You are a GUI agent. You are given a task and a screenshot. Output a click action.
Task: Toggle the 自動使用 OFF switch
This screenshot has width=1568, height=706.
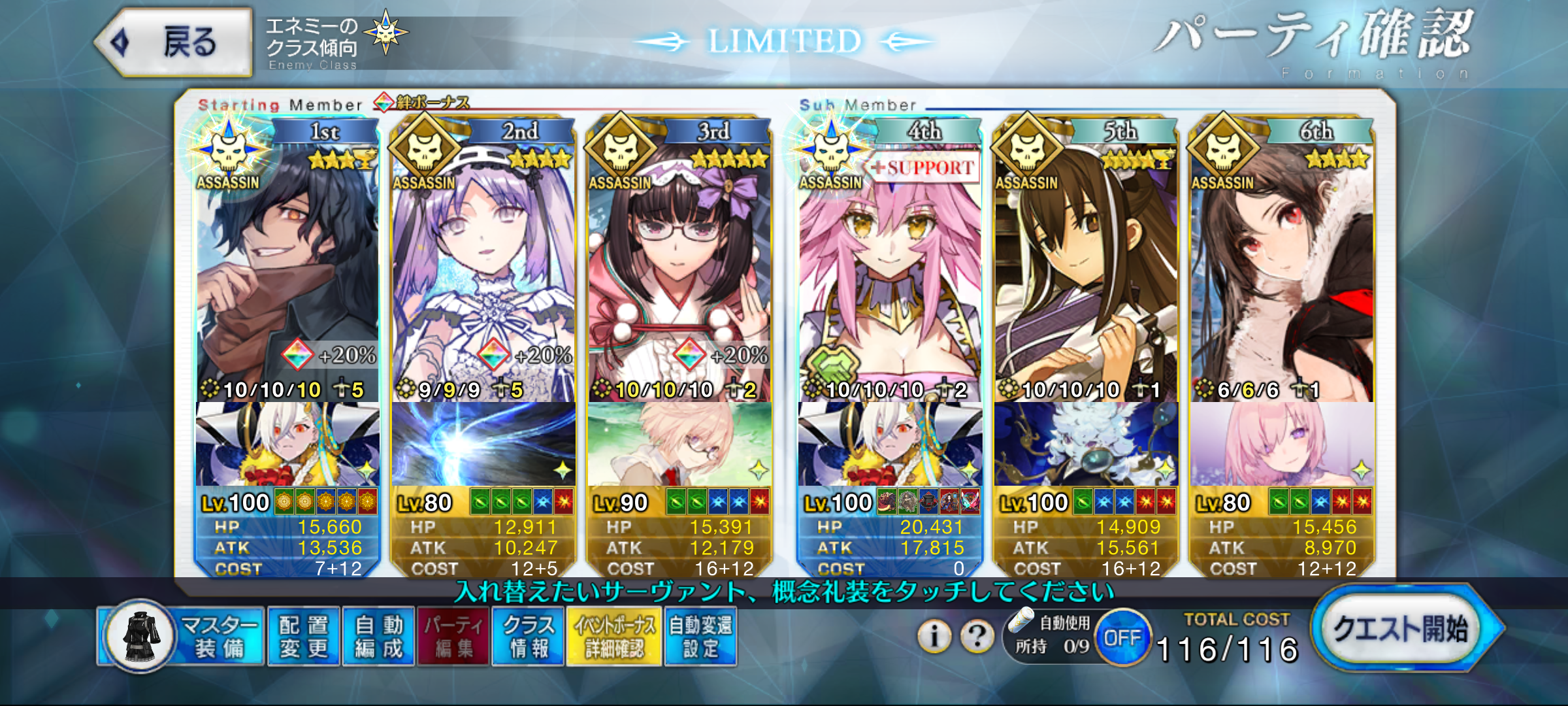pyautogui.click(x=1122, y=637)
